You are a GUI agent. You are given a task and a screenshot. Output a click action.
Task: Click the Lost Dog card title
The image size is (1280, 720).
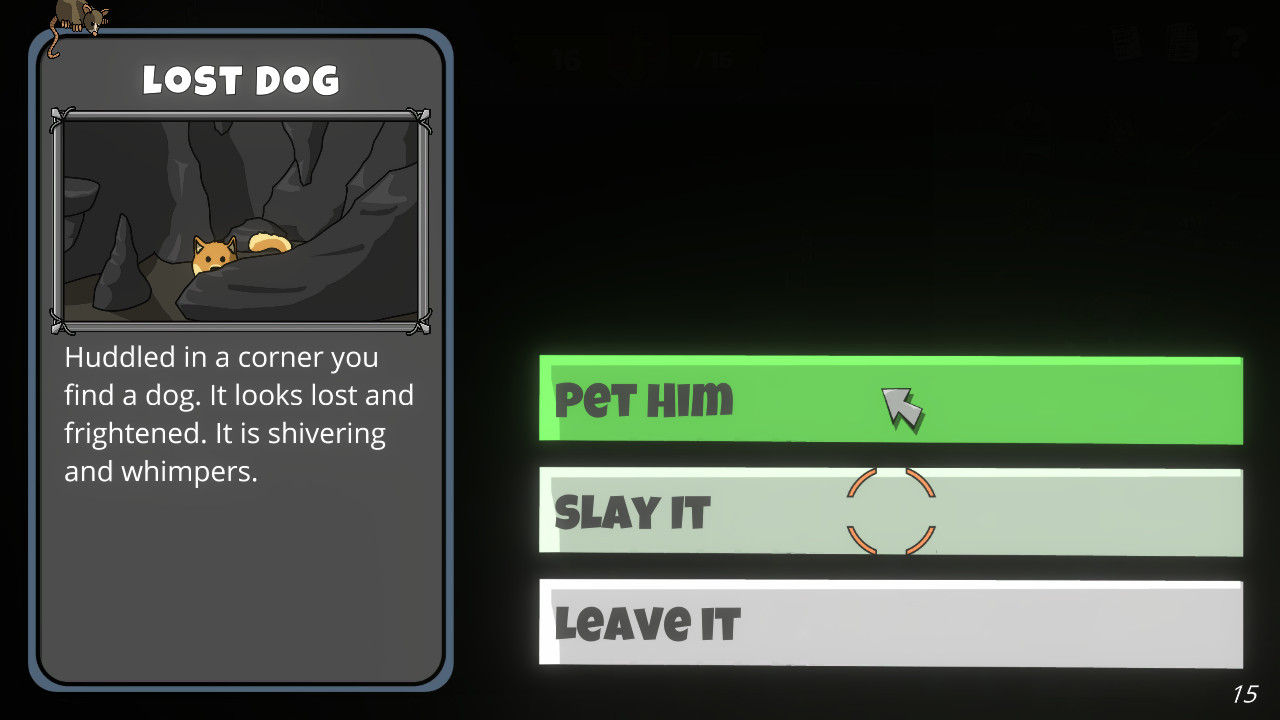[241, 80]
